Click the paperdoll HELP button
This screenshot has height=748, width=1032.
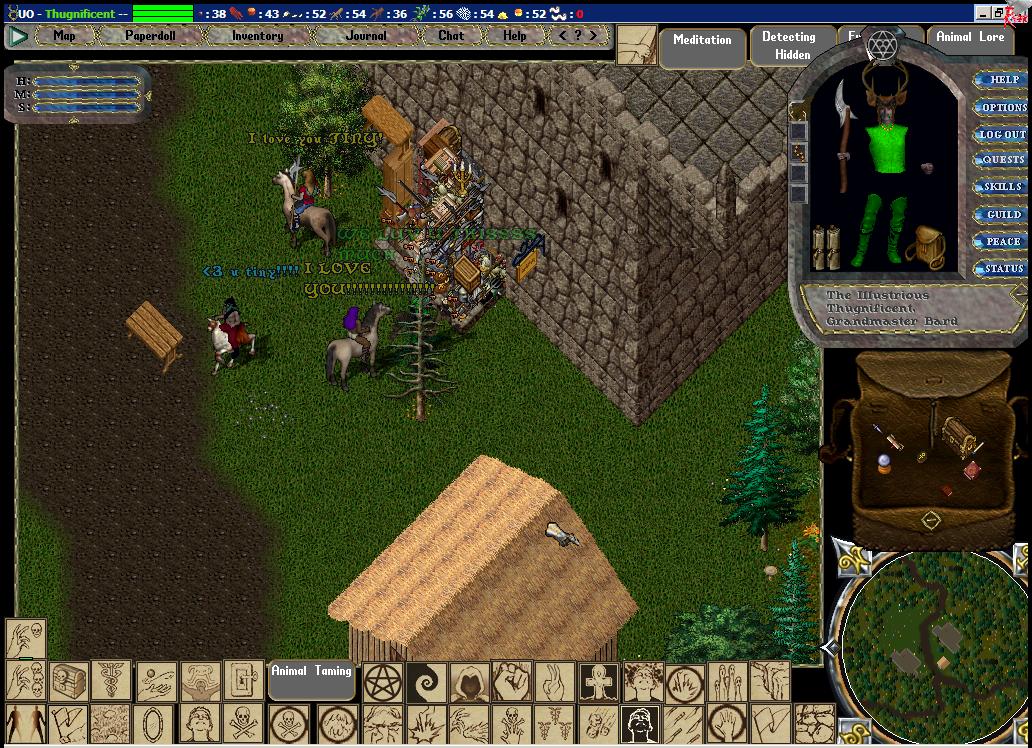(1002, 80)
